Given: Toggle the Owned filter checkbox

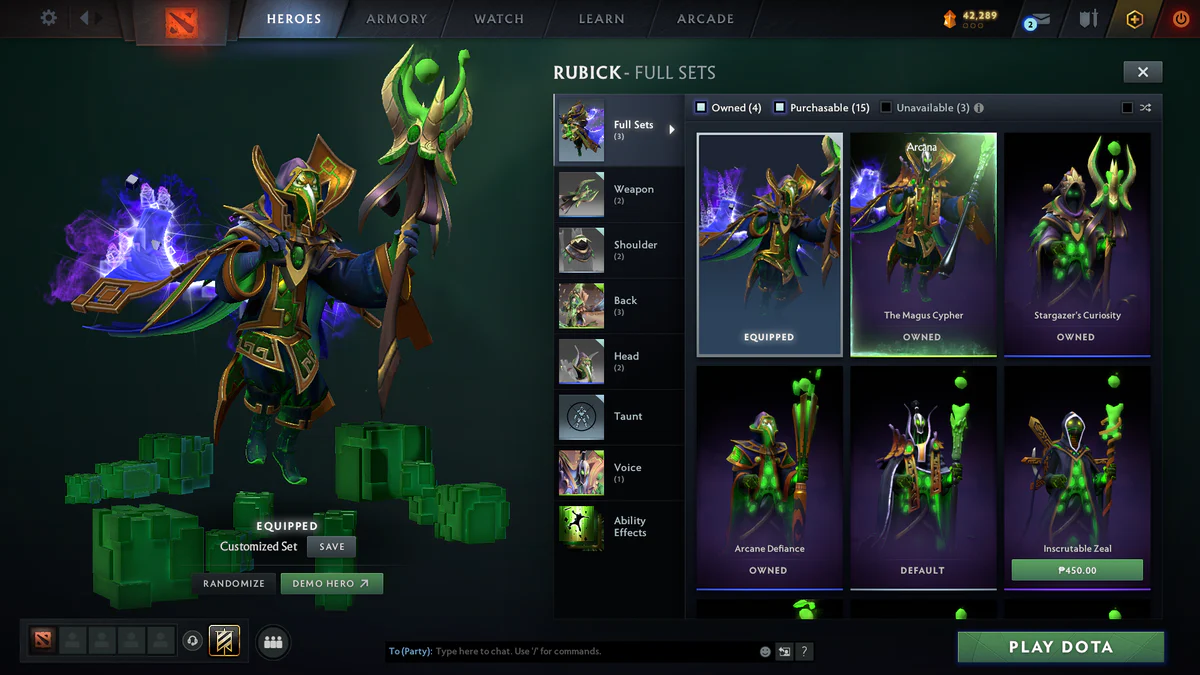Looking at the screenshot, I should point(702,108).
